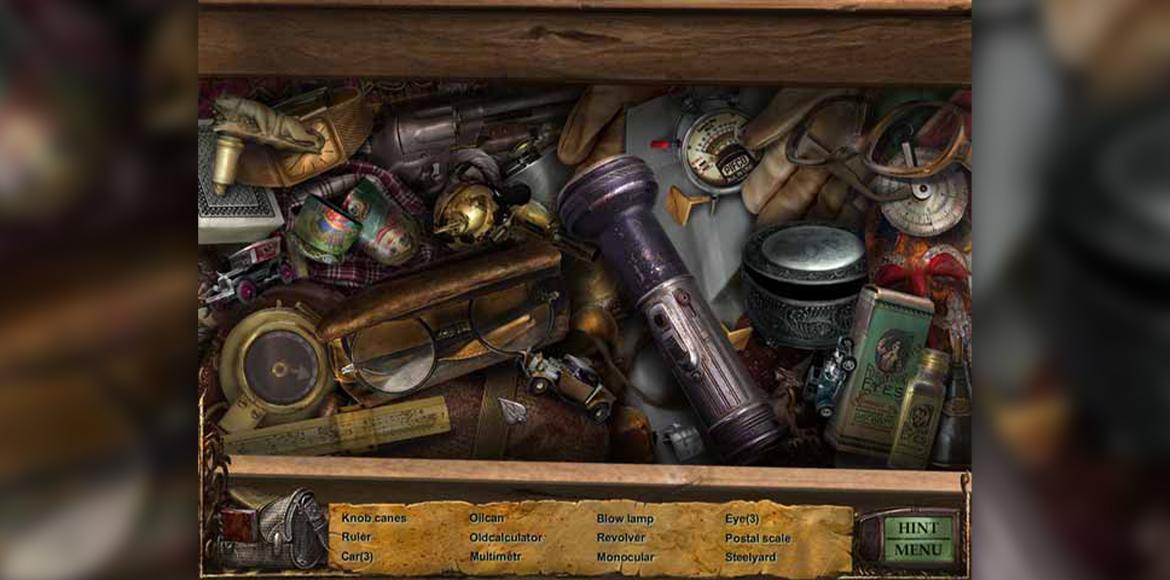
Task: Use the HINT button
Action: point(917,528)
